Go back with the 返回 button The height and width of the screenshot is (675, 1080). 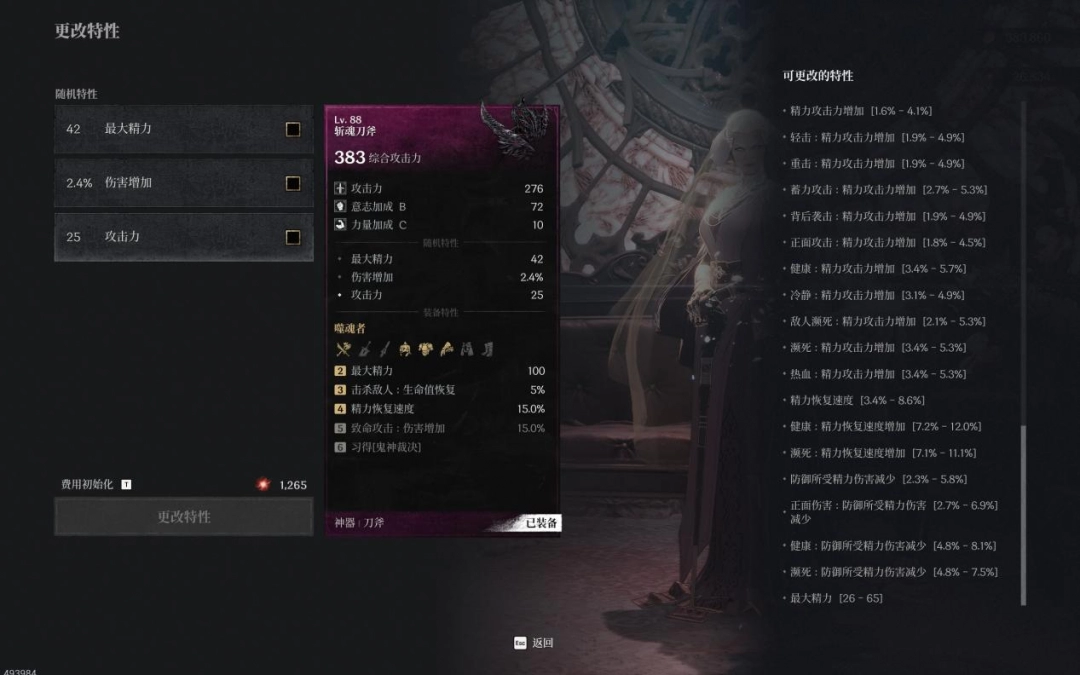click(x=534, y=643)
